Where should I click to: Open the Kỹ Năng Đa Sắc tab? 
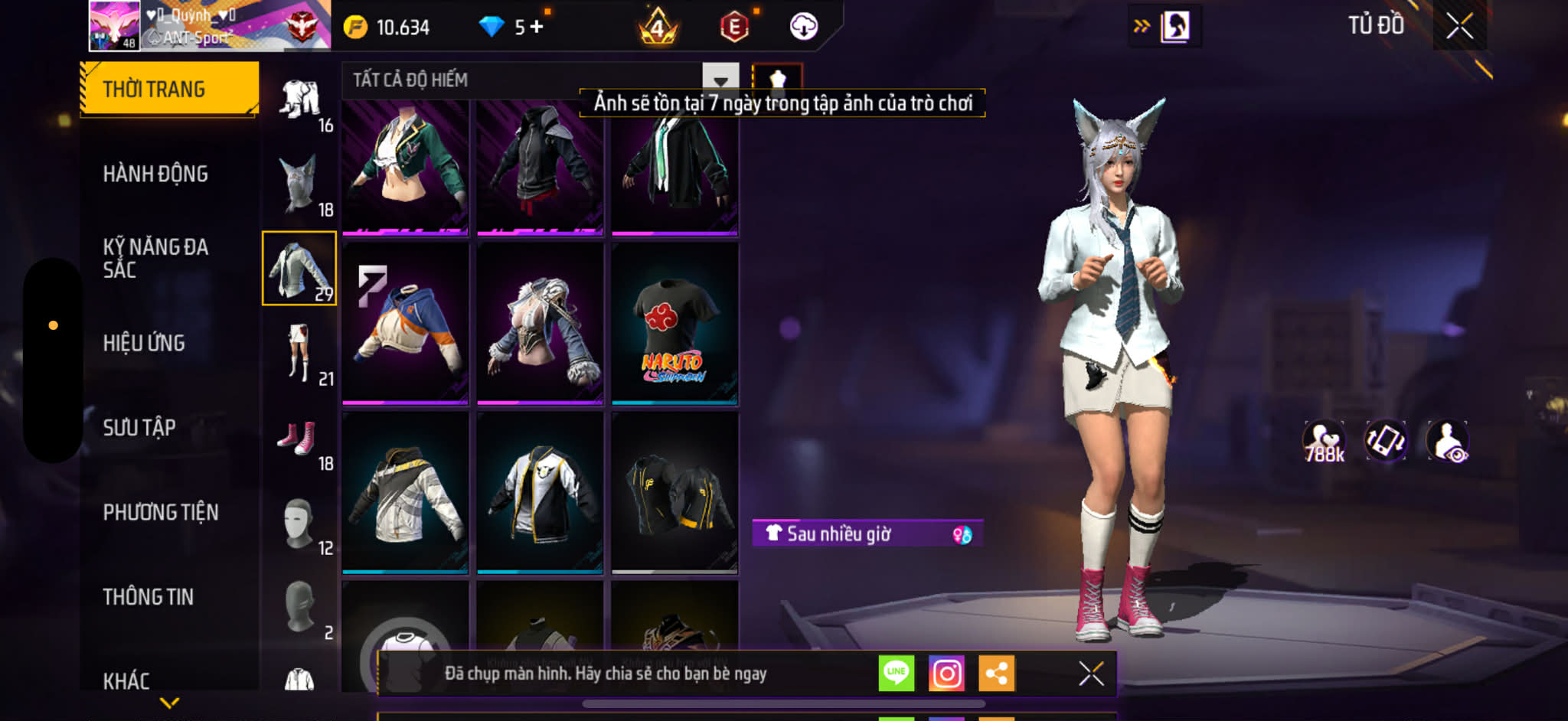point(155,258)
